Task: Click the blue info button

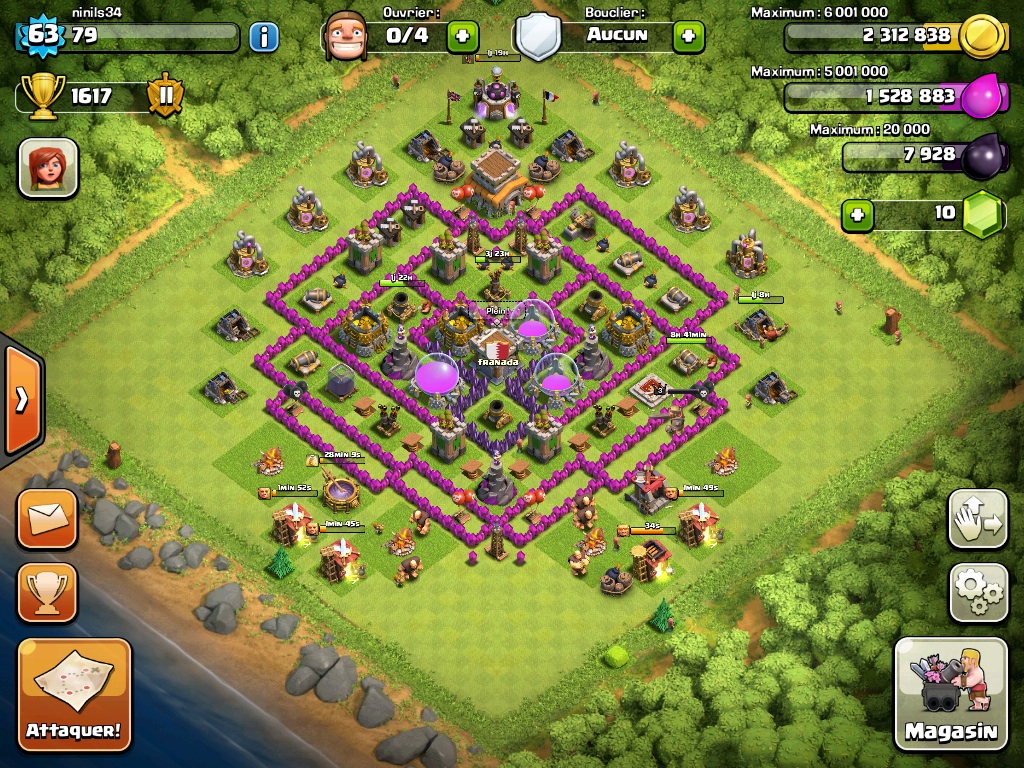Action: coord(263,37)
